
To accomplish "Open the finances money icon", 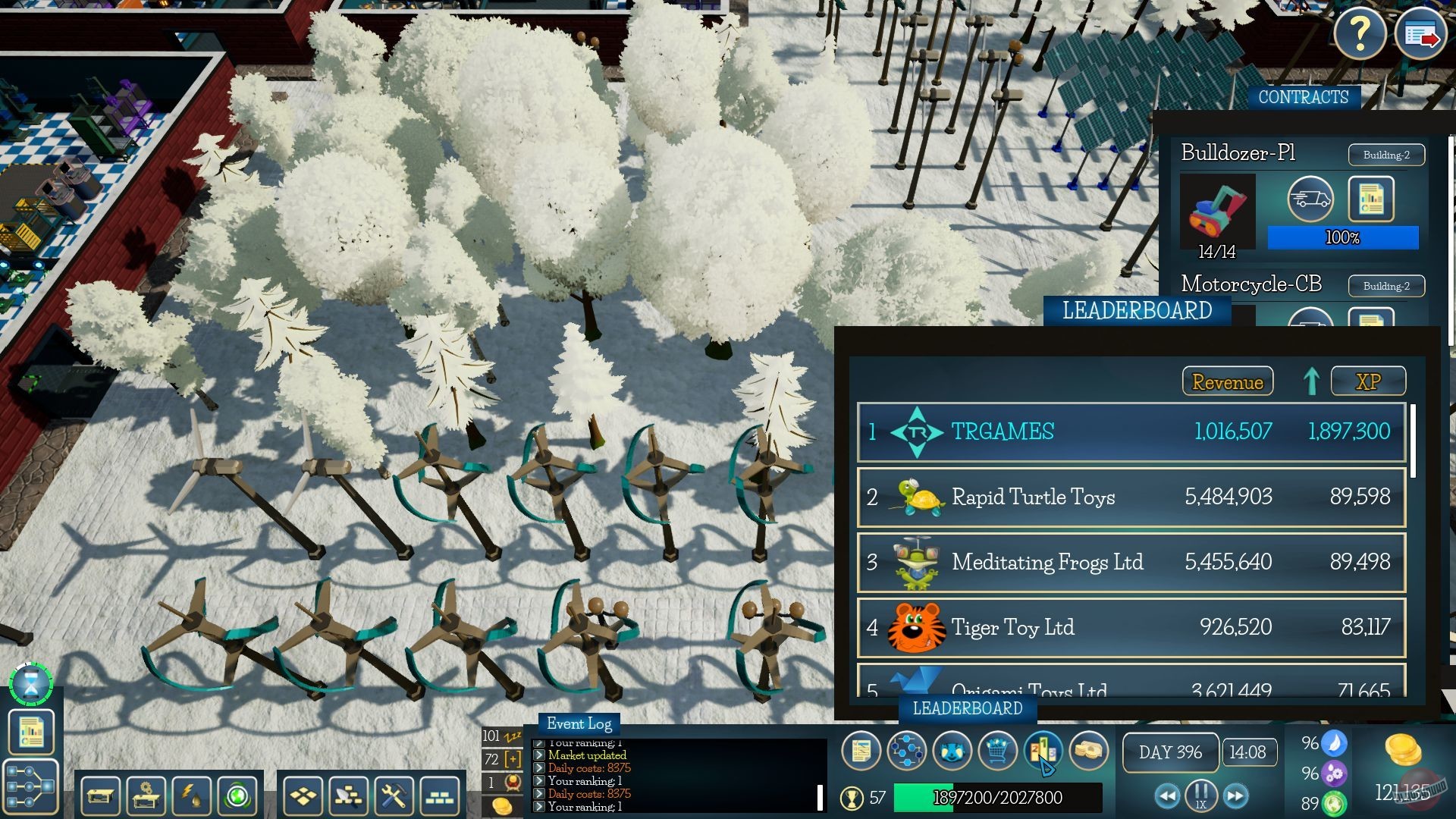I will (1089, 752).
